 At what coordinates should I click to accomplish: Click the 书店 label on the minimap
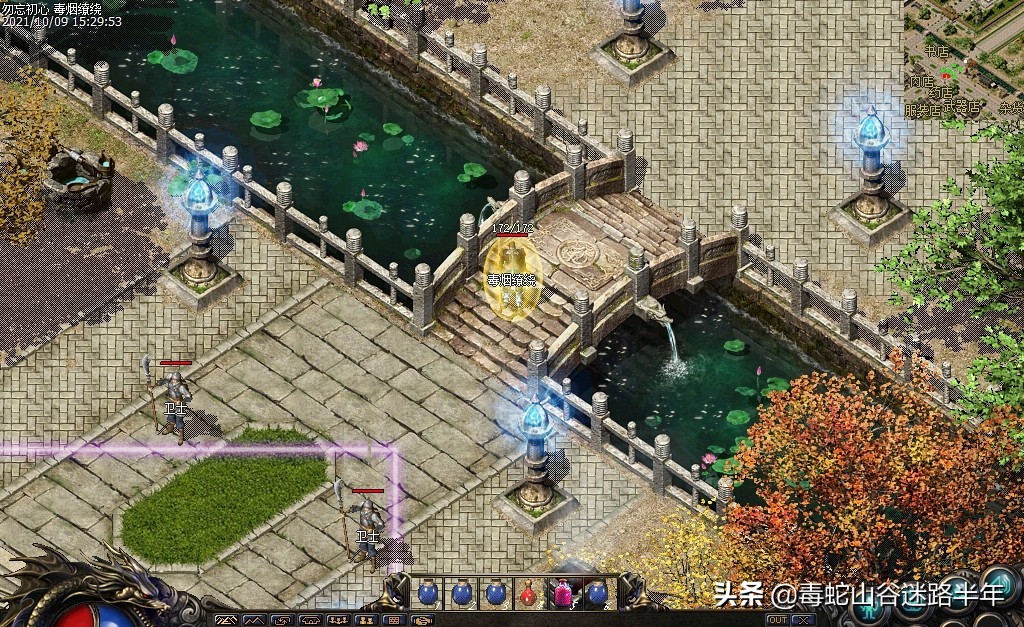point(936,51)
